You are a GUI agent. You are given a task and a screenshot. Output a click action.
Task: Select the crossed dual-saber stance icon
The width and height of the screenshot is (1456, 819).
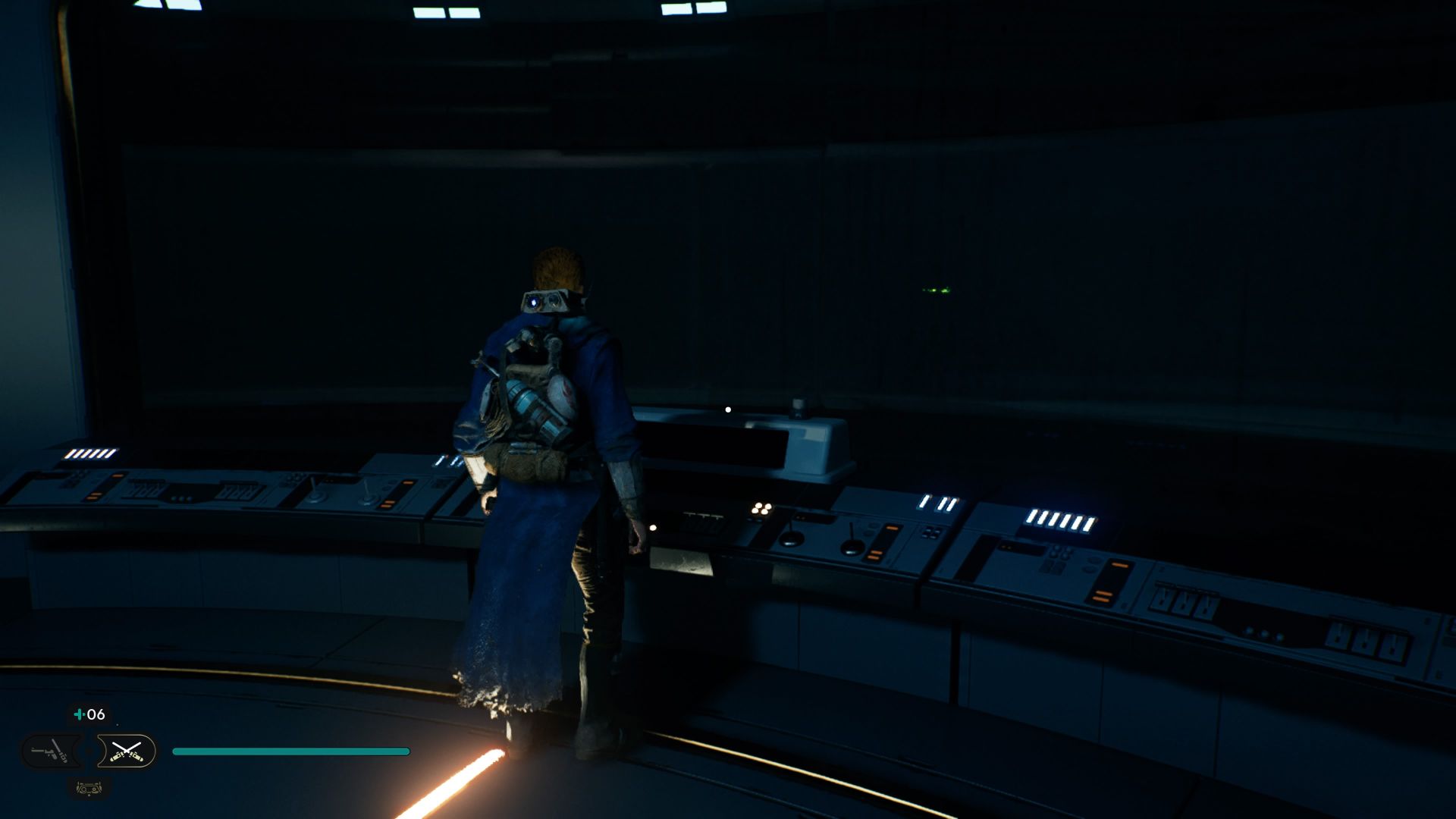(x=127, y=752)
